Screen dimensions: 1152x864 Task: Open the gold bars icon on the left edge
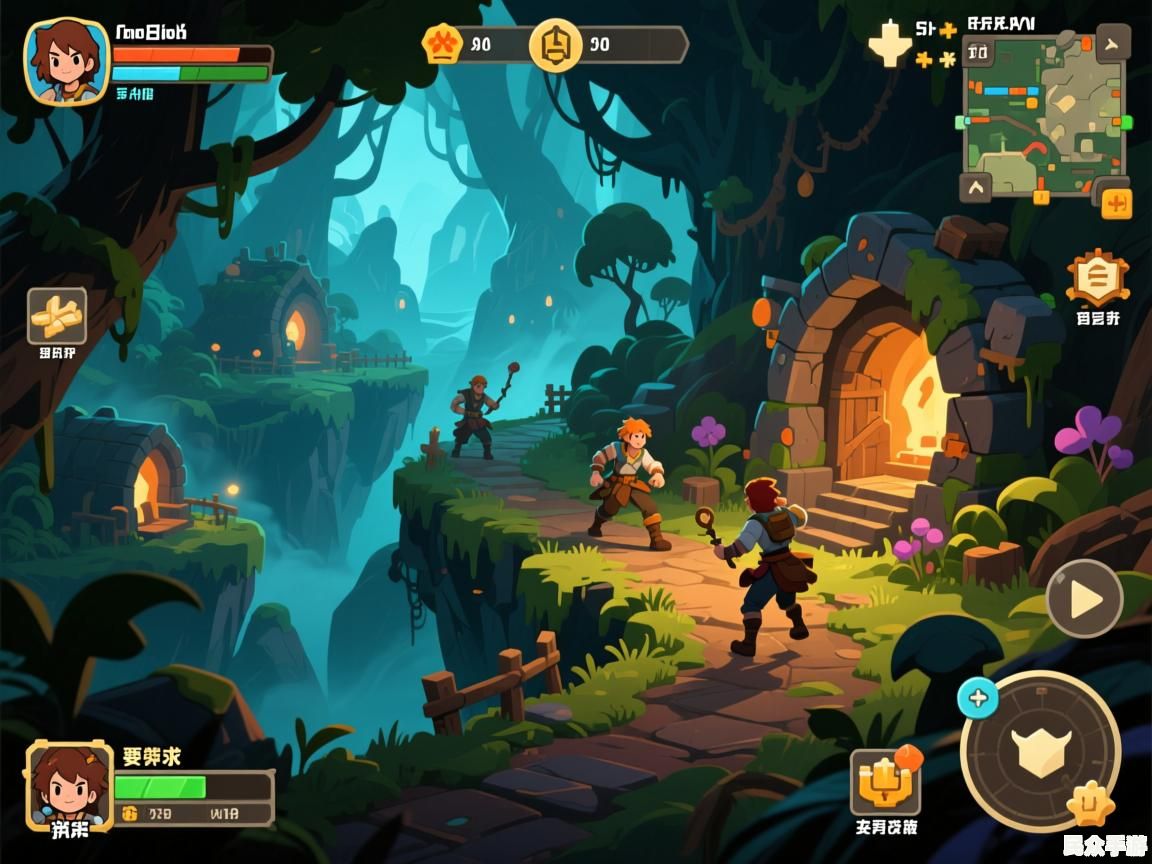[x=57, y=316]
